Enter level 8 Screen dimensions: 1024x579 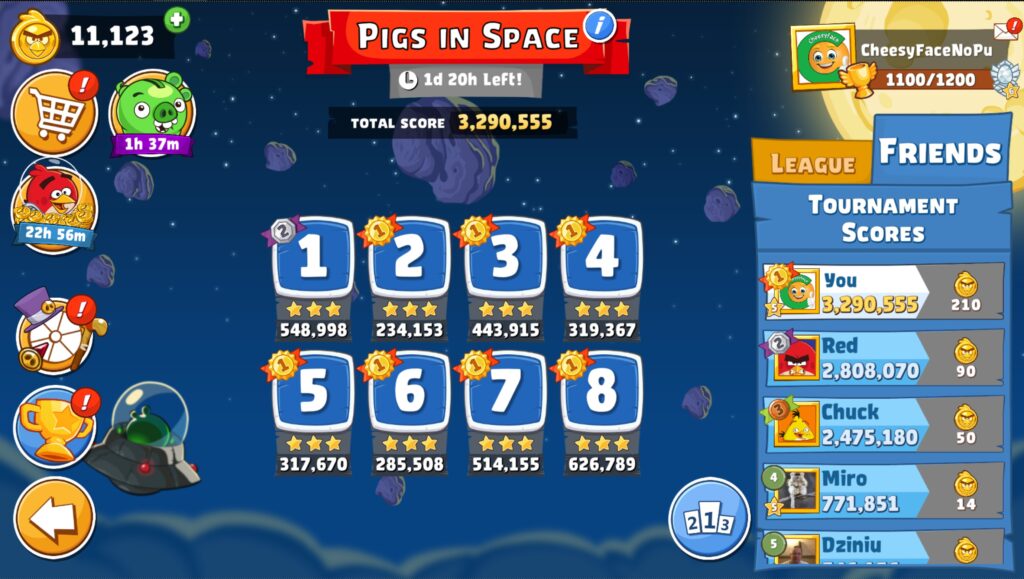point(601,392)
